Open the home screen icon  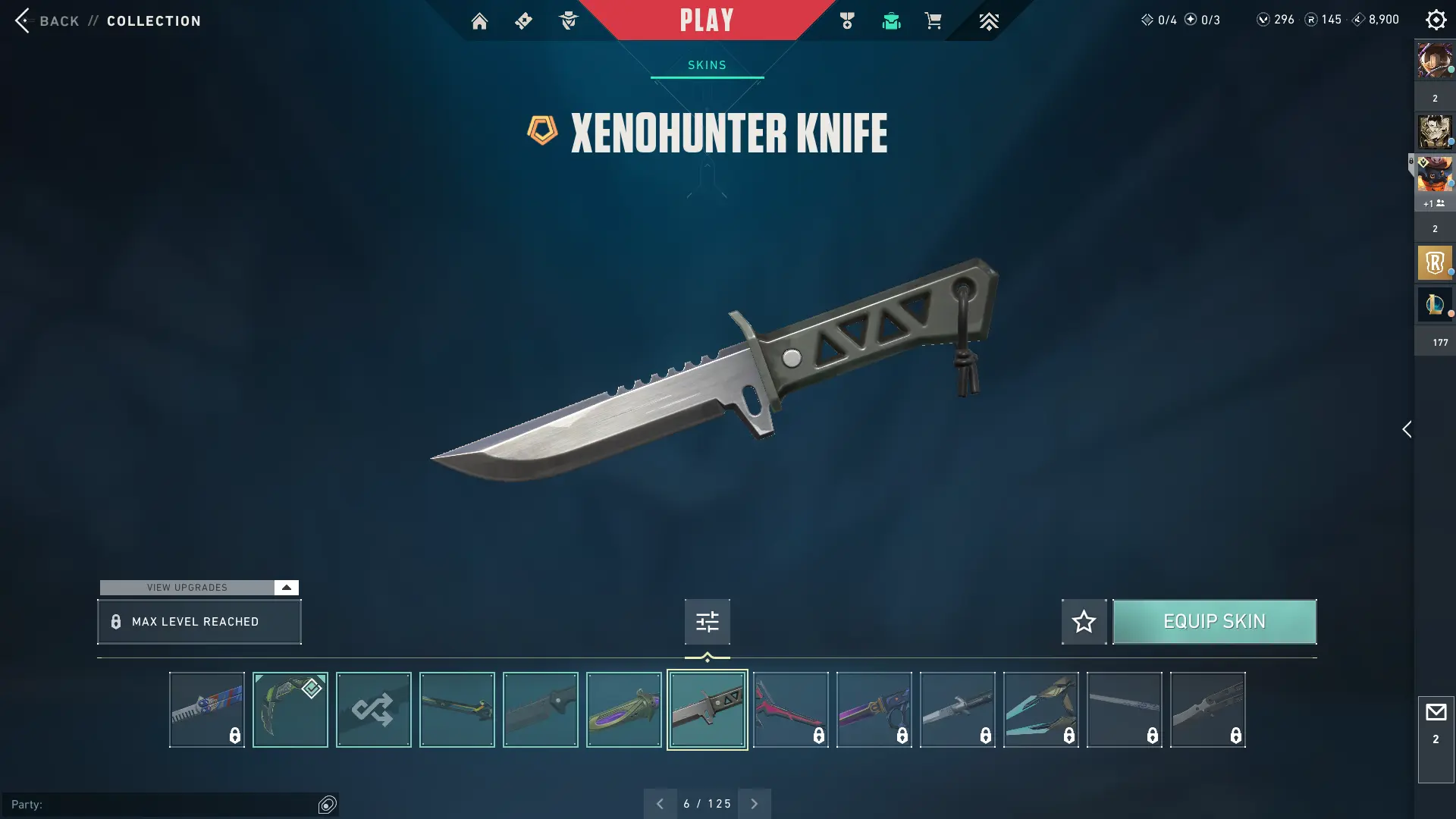coord(479,20)
